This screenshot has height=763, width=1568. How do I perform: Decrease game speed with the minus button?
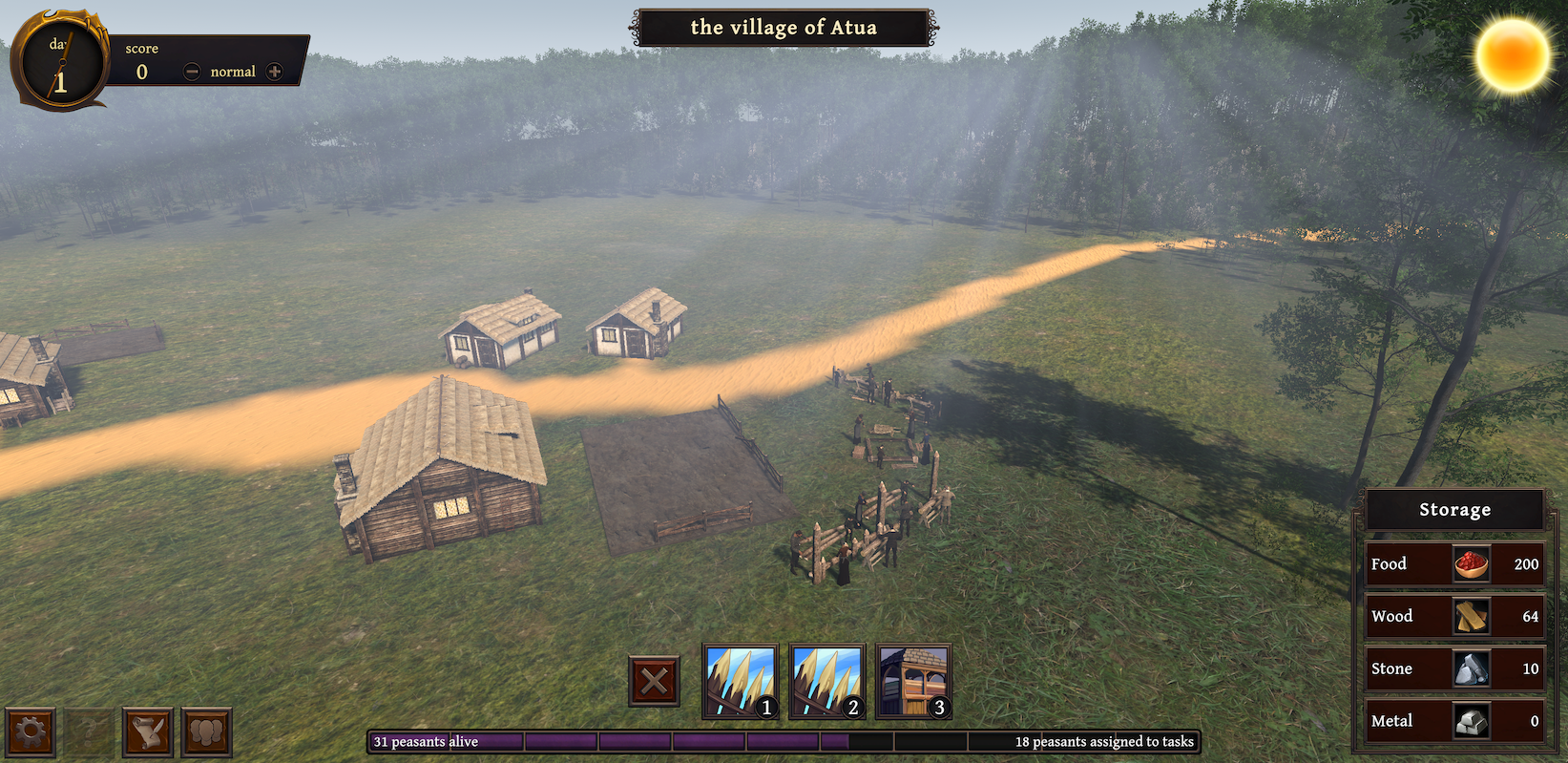click(192, 72)
